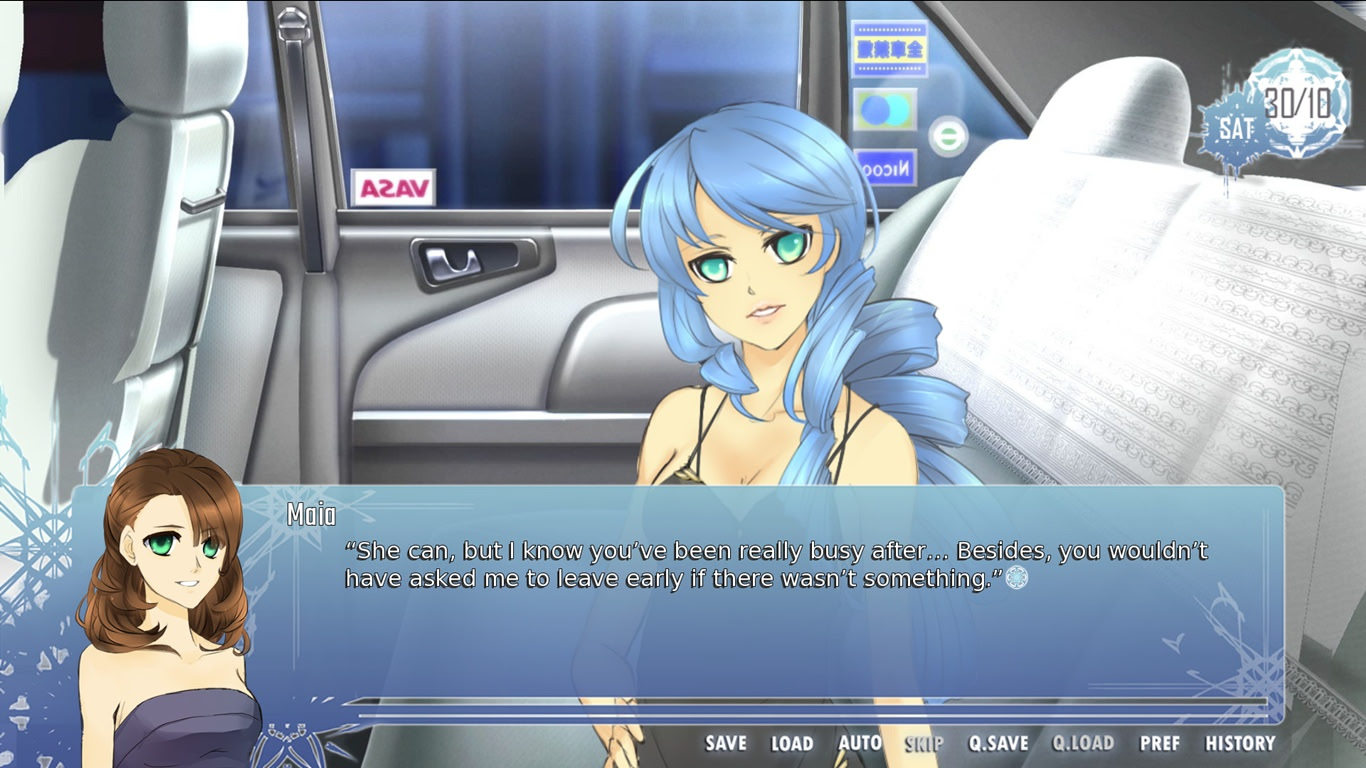Activate the SKIP text button
This screenshot has height=768, width=1366.
pos(924,743)
